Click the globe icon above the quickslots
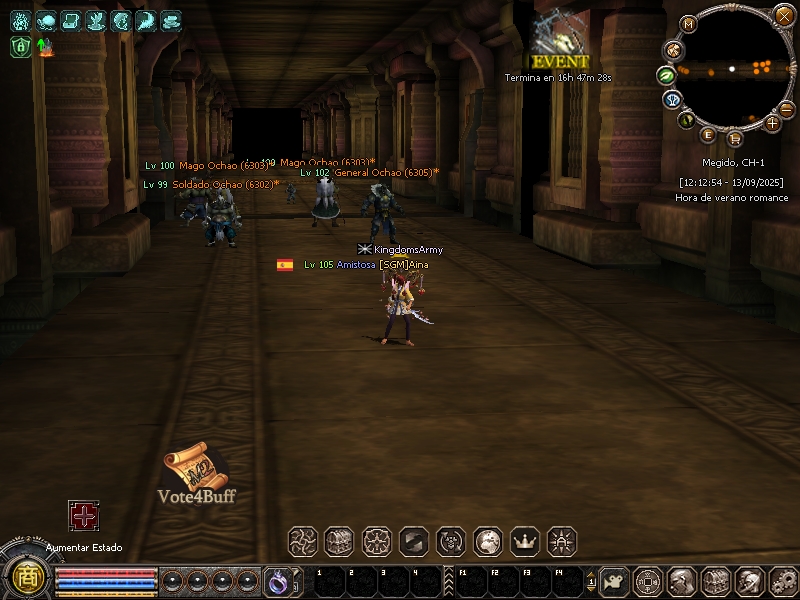The image size is (800, 600). (488, 542)
